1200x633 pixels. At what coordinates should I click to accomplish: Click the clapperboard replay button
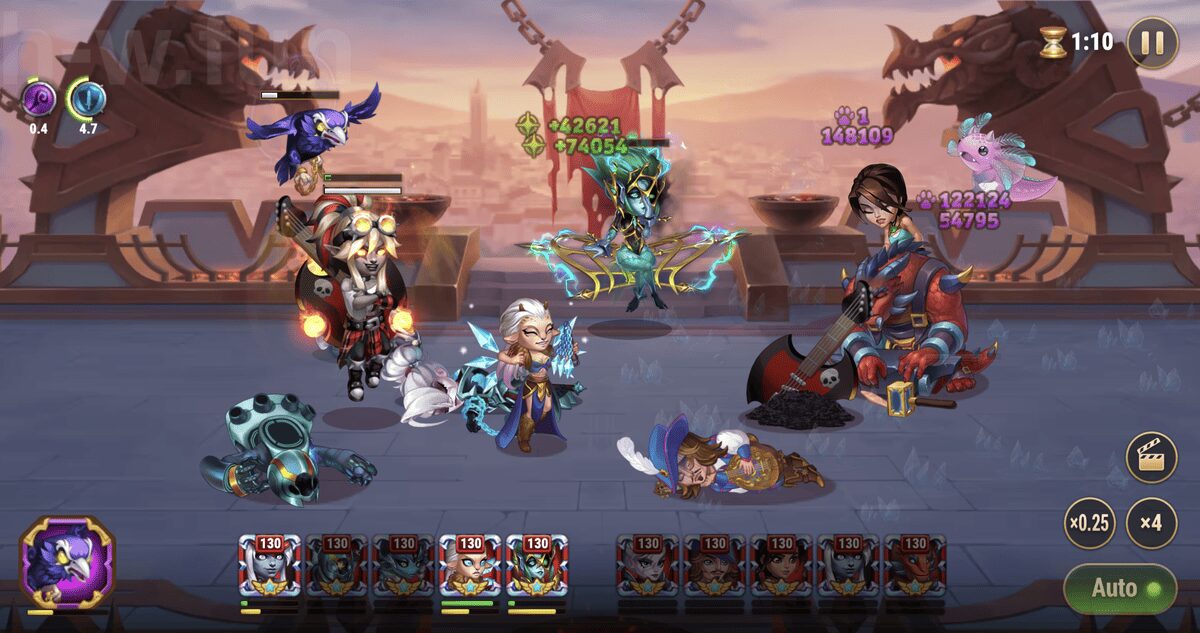pos(1151,458)
